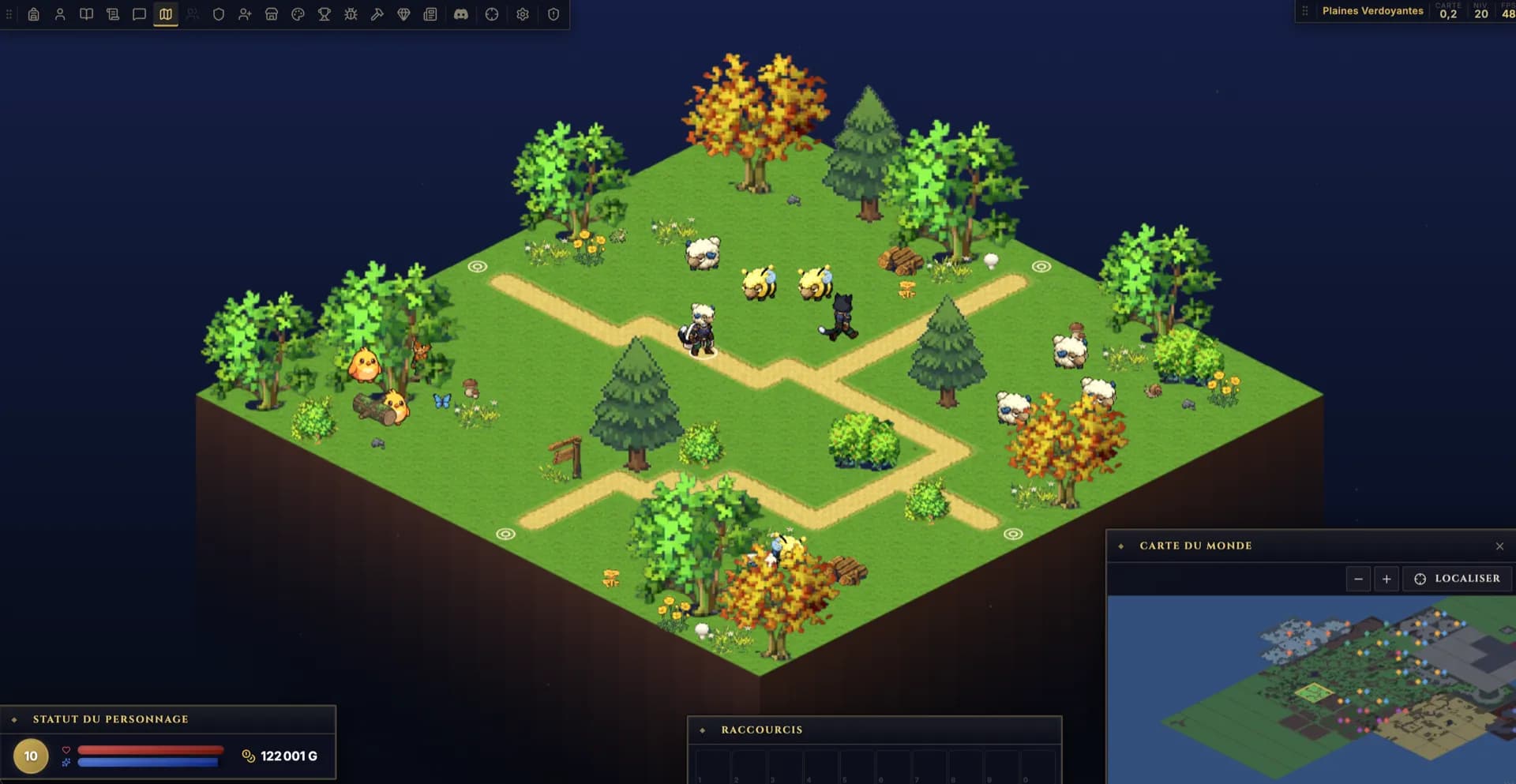Open the quest scroll icon

coord(113,14)
